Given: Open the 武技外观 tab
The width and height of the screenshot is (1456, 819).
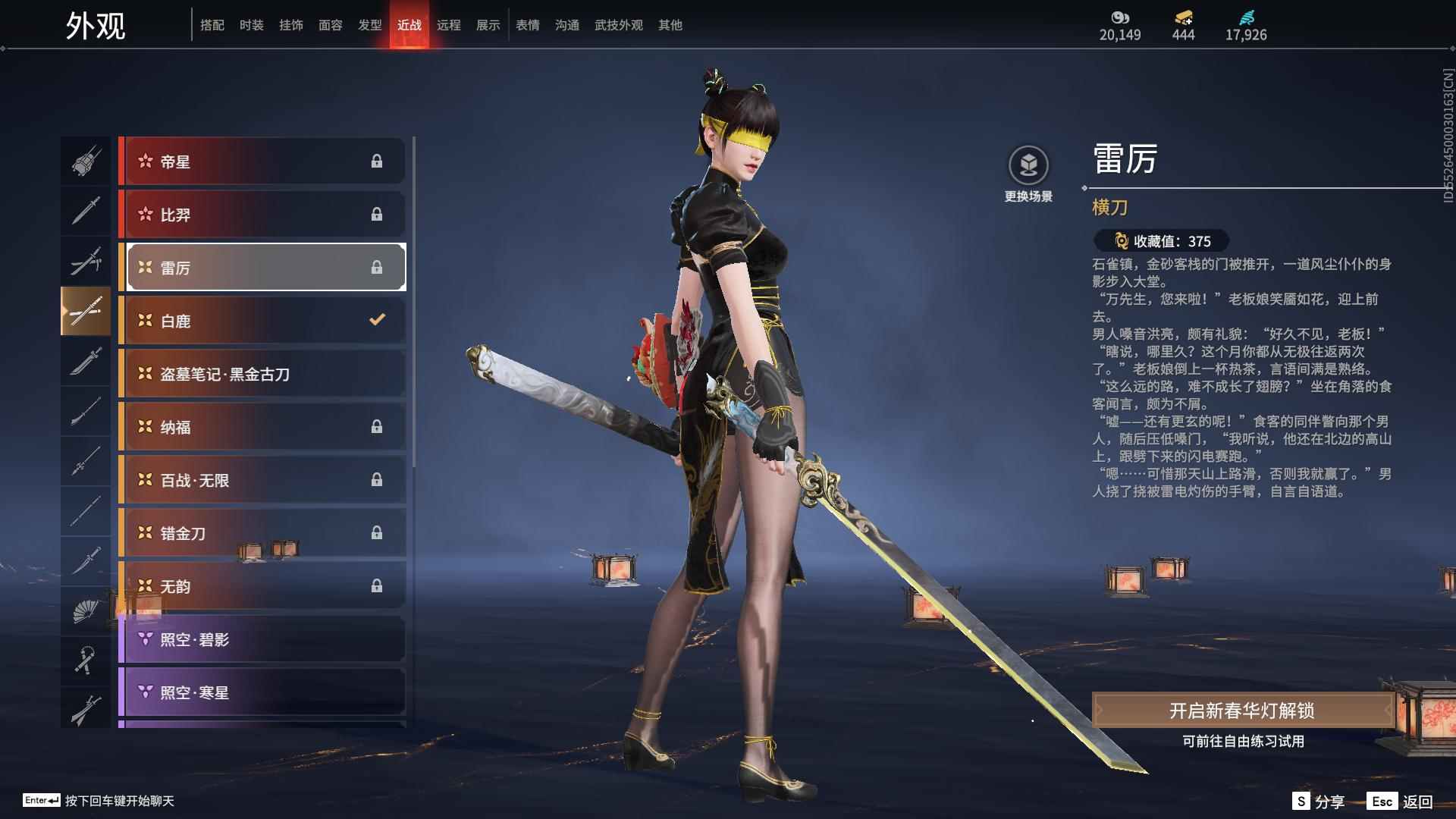Looking at the screenshot, I should tap(618, 25).
